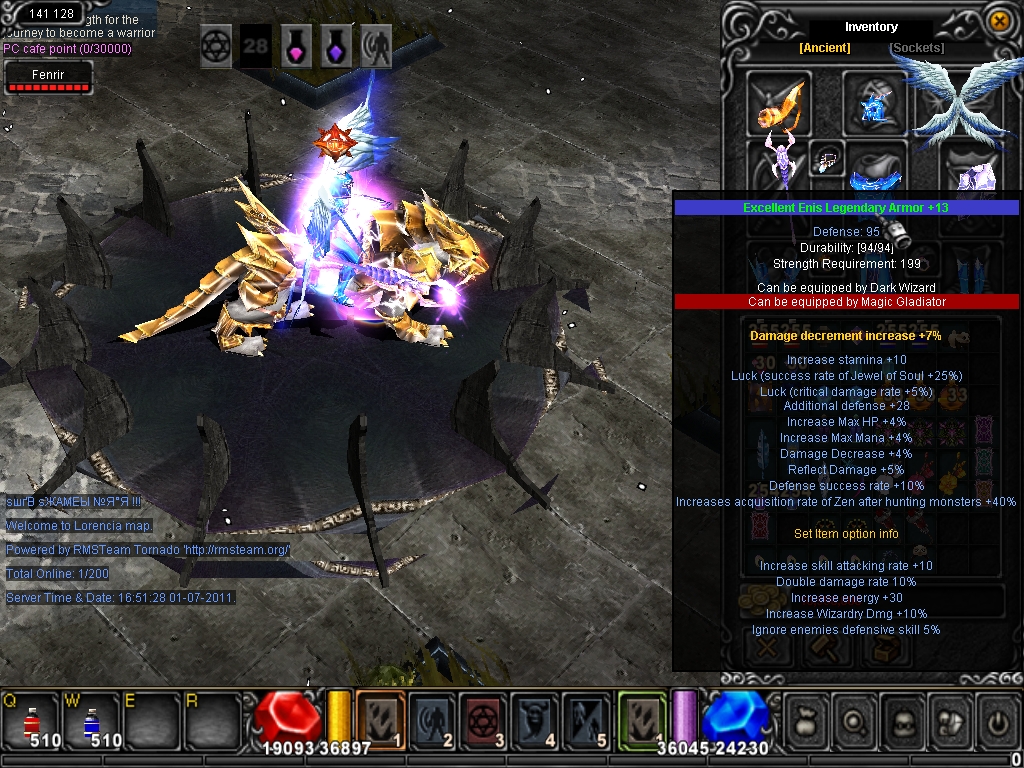Use the blue mana potion in slot W
1024x768 pixels.
point(91,719)
